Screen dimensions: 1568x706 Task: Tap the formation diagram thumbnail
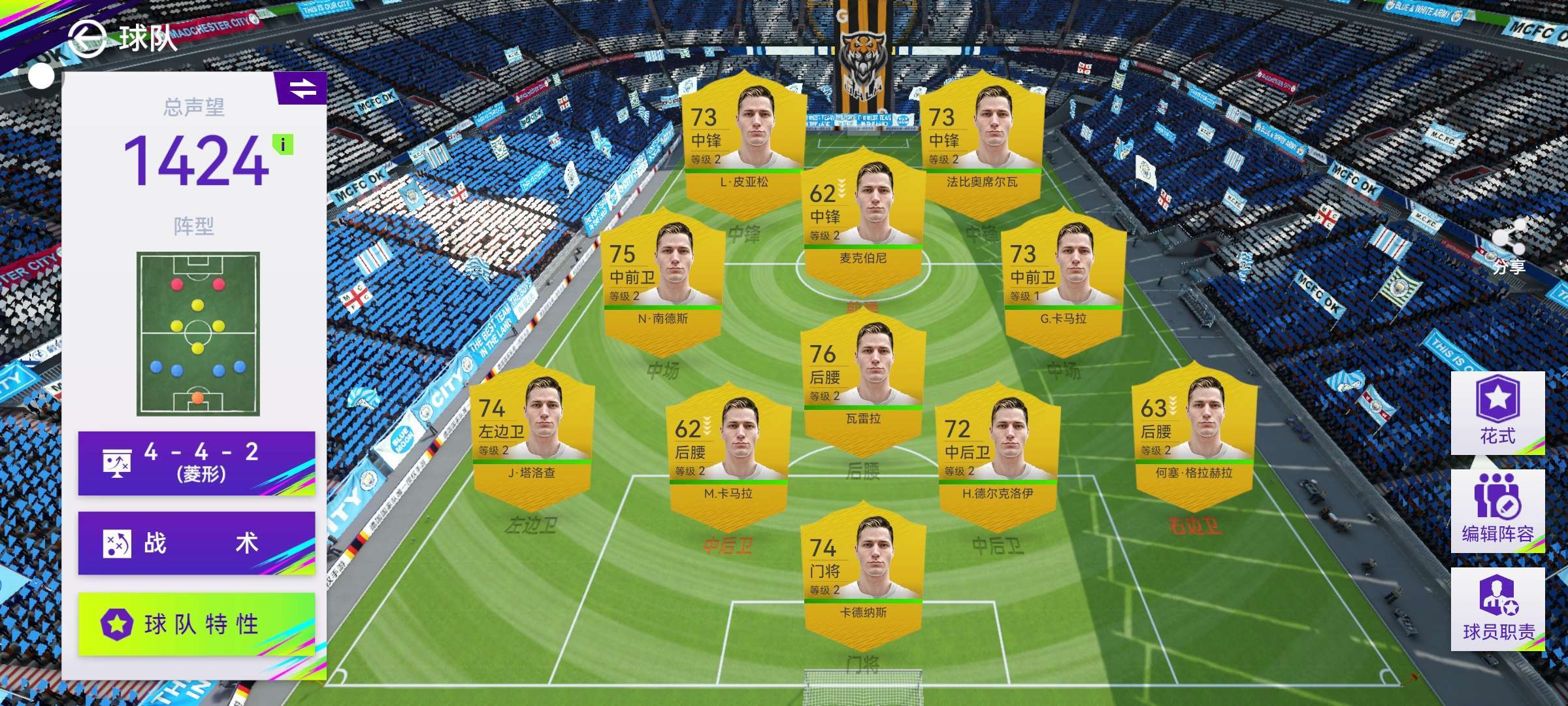point(198,333)
